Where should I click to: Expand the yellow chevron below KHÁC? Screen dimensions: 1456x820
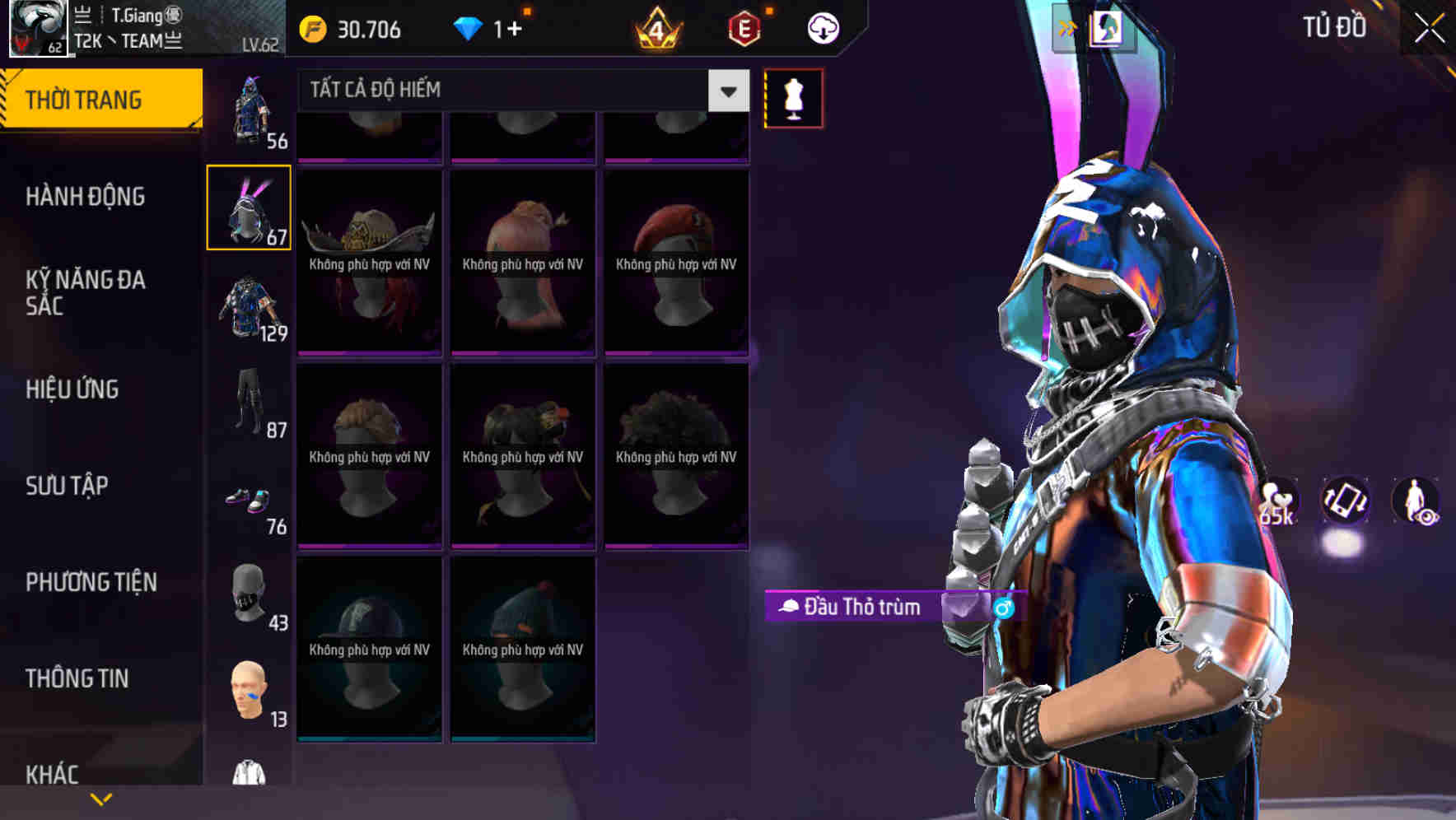pyautogui.click(x=101, y=799)
